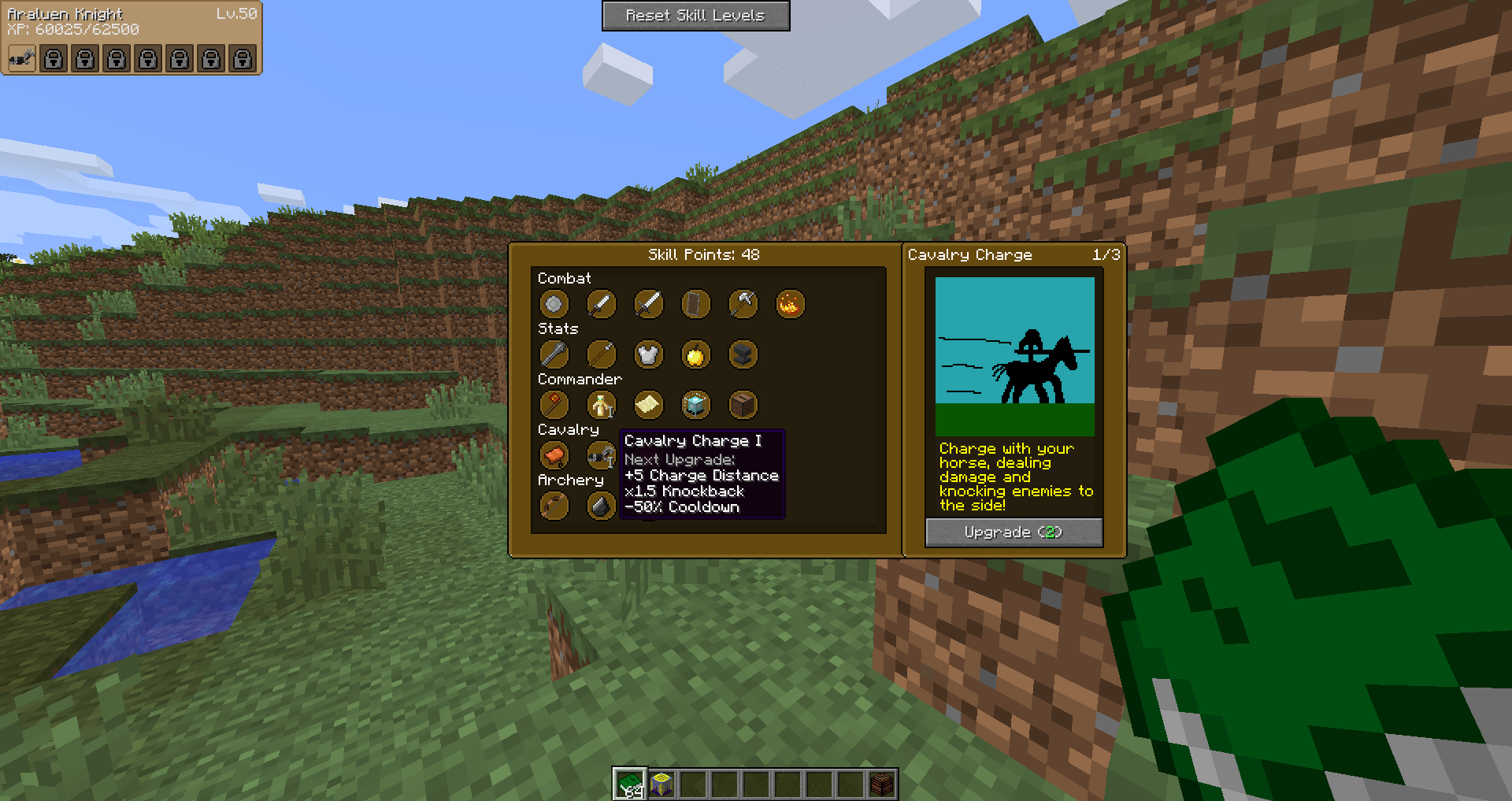This screenshot has width=1512, height=801.
Task: Select the map skill in the Commander row
Action: pyautogui.click(x=648, y=404)
